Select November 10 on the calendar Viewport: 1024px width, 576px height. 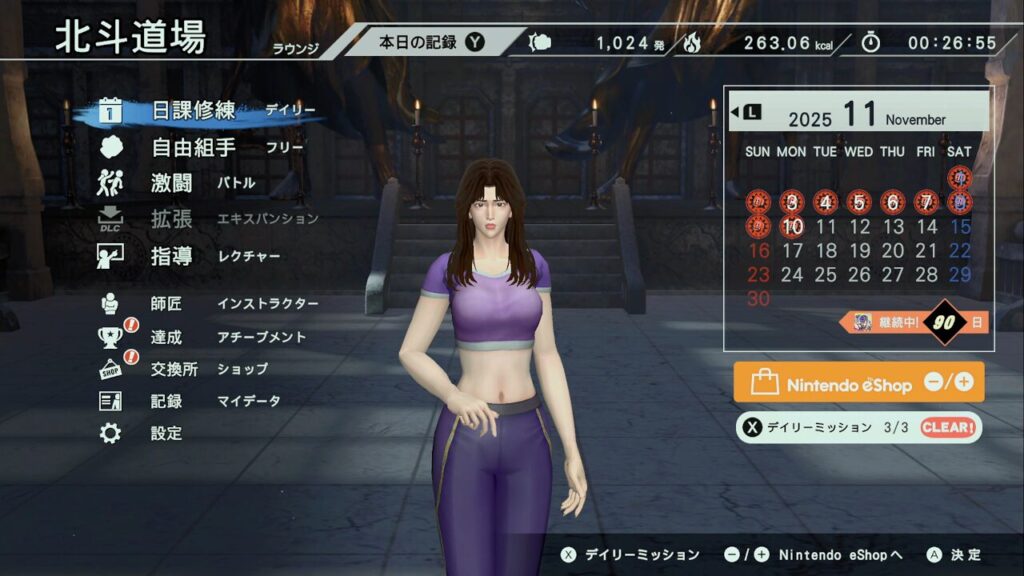792,227
